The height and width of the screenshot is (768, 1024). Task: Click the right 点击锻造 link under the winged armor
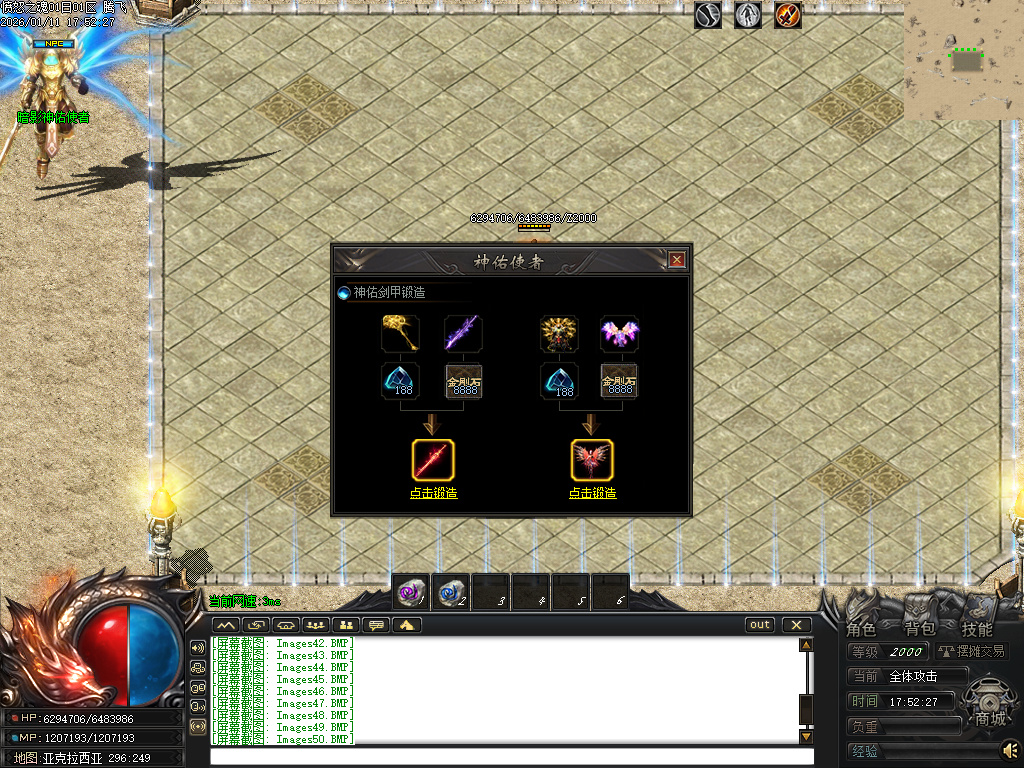[x=592, y=493]
